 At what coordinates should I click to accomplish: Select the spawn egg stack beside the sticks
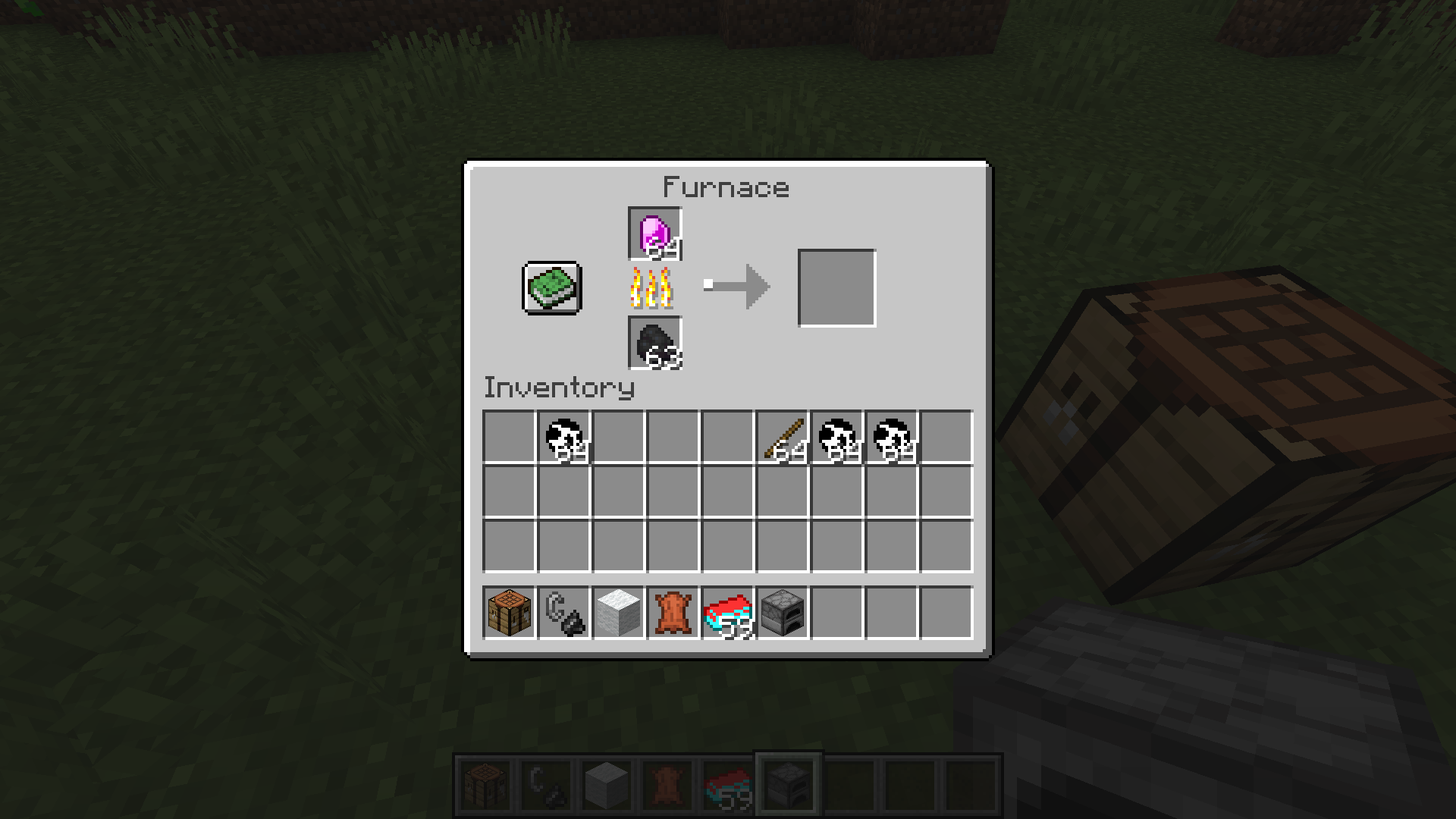click(x=837, y=438)
